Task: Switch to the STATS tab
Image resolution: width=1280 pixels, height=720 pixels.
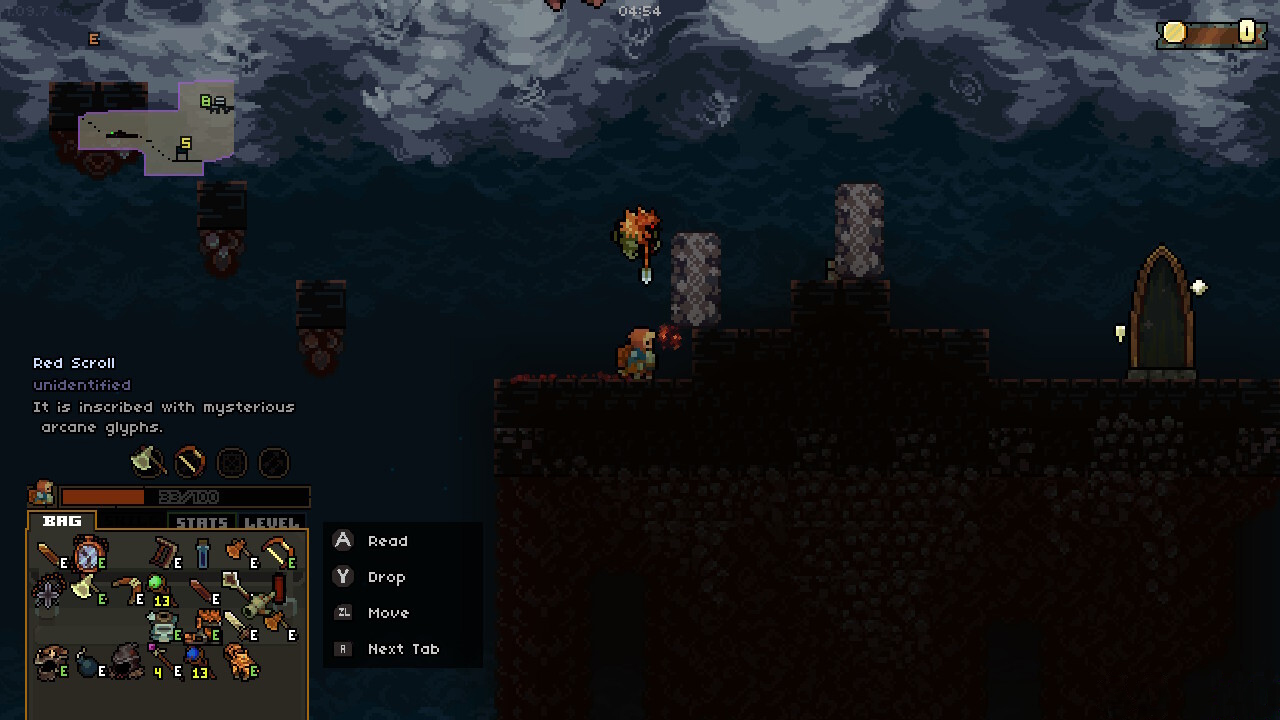Action: pyautogui.click(x=200, y=521)
